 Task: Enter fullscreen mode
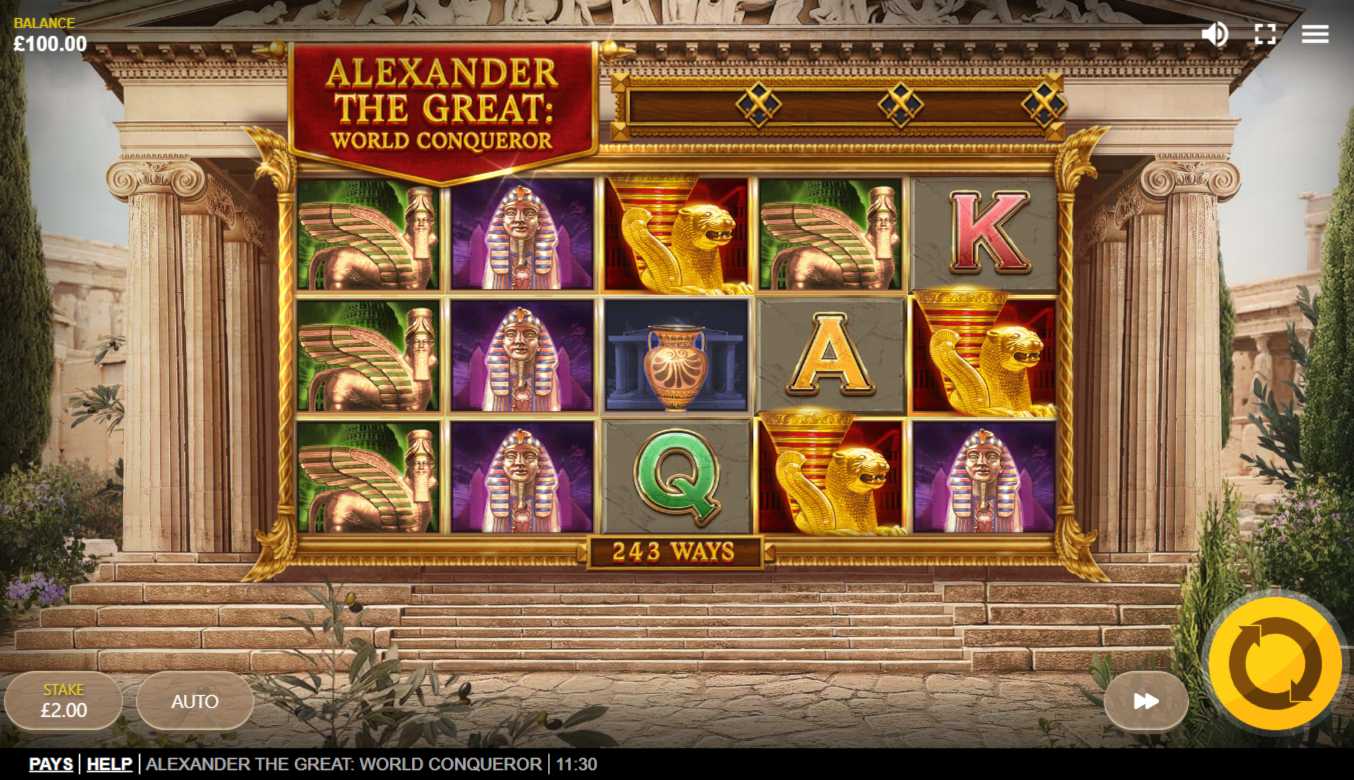(1265, 34)
